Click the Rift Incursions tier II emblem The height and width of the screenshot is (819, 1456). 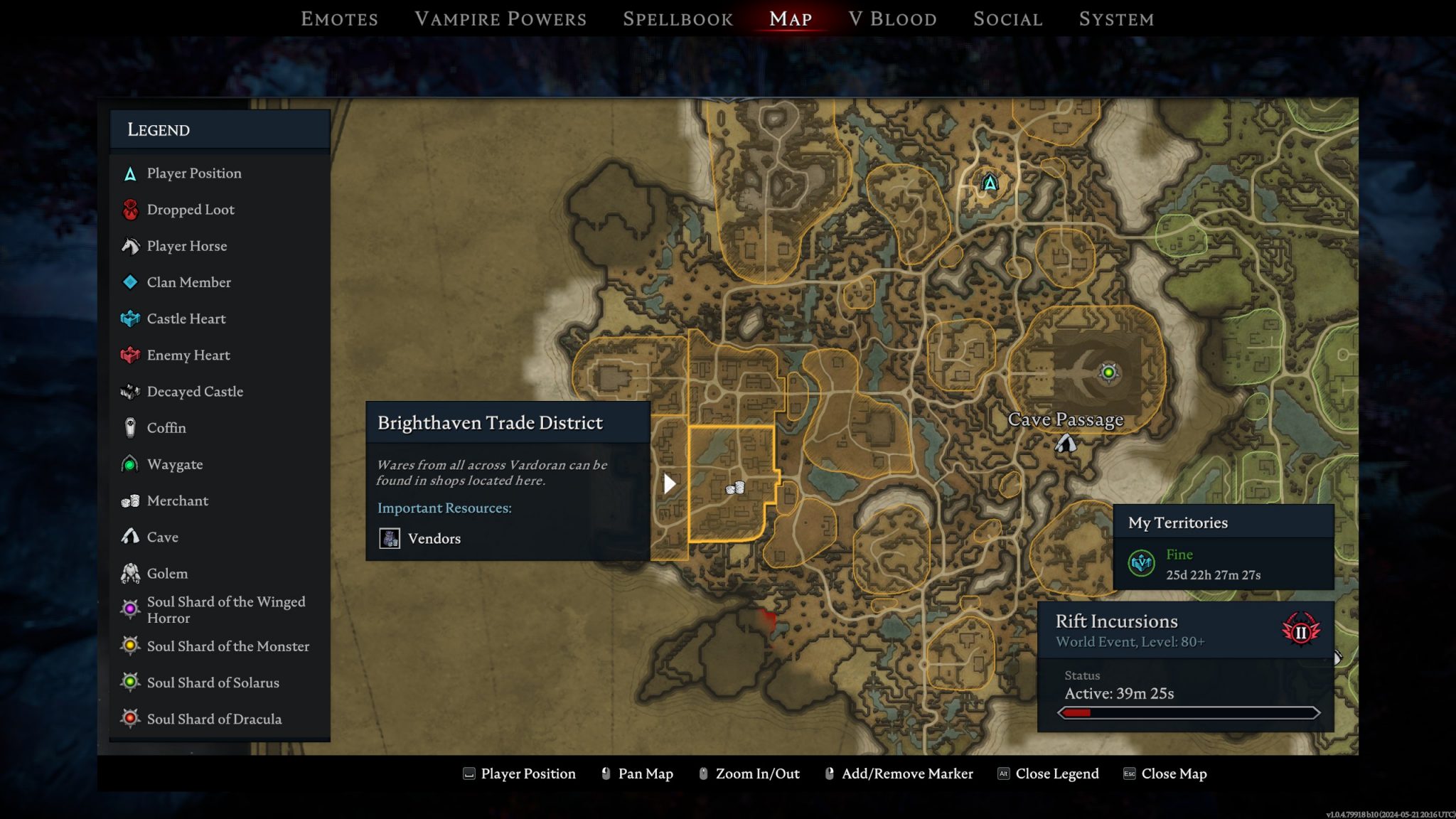pos(1300,631)
